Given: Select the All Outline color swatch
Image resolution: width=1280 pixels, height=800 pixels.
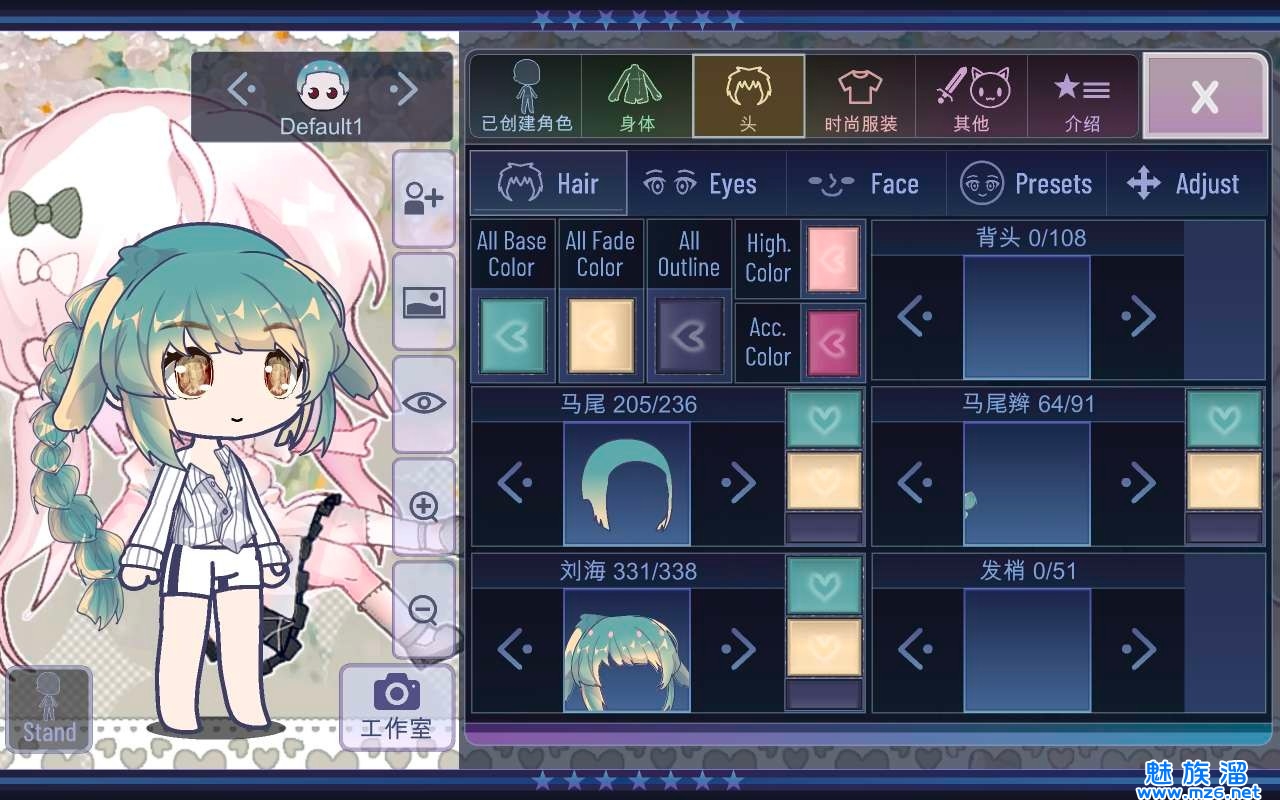Looking at the screenshot, I should tap(688, 336).
